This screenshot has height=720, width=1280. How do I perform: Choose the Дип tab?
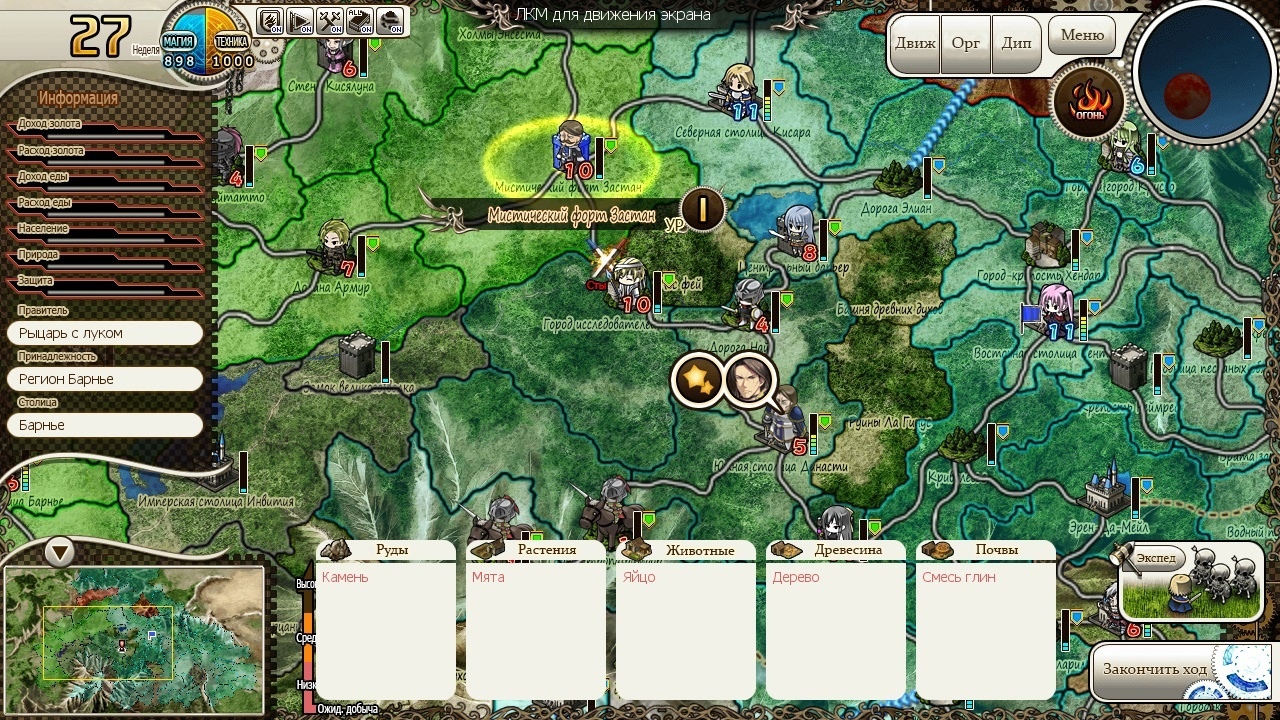pos(1016,44)
